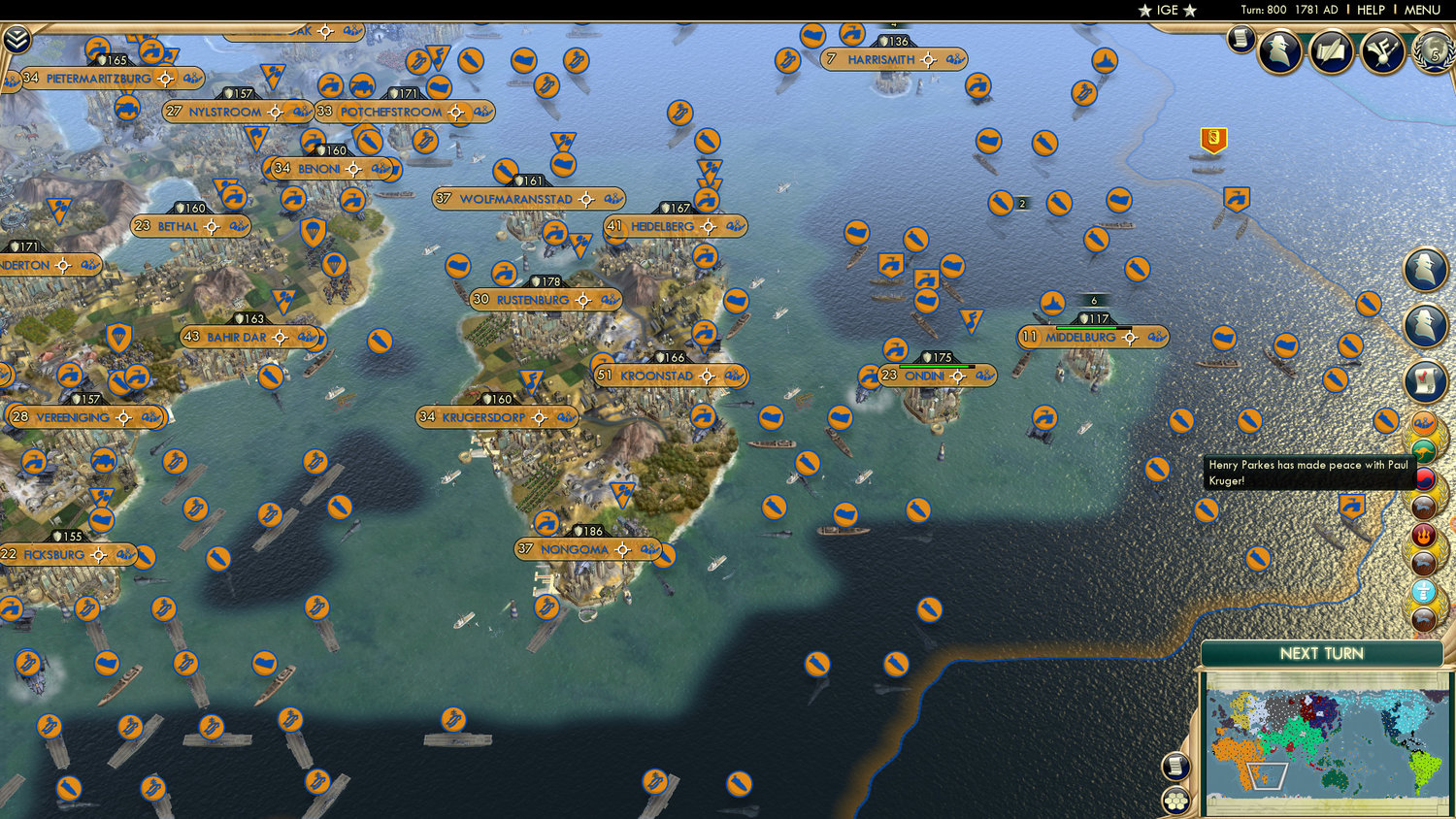Toggle Strategic View with the hex icon
Screen dimensions: 1456x819
coord(1175,803)
